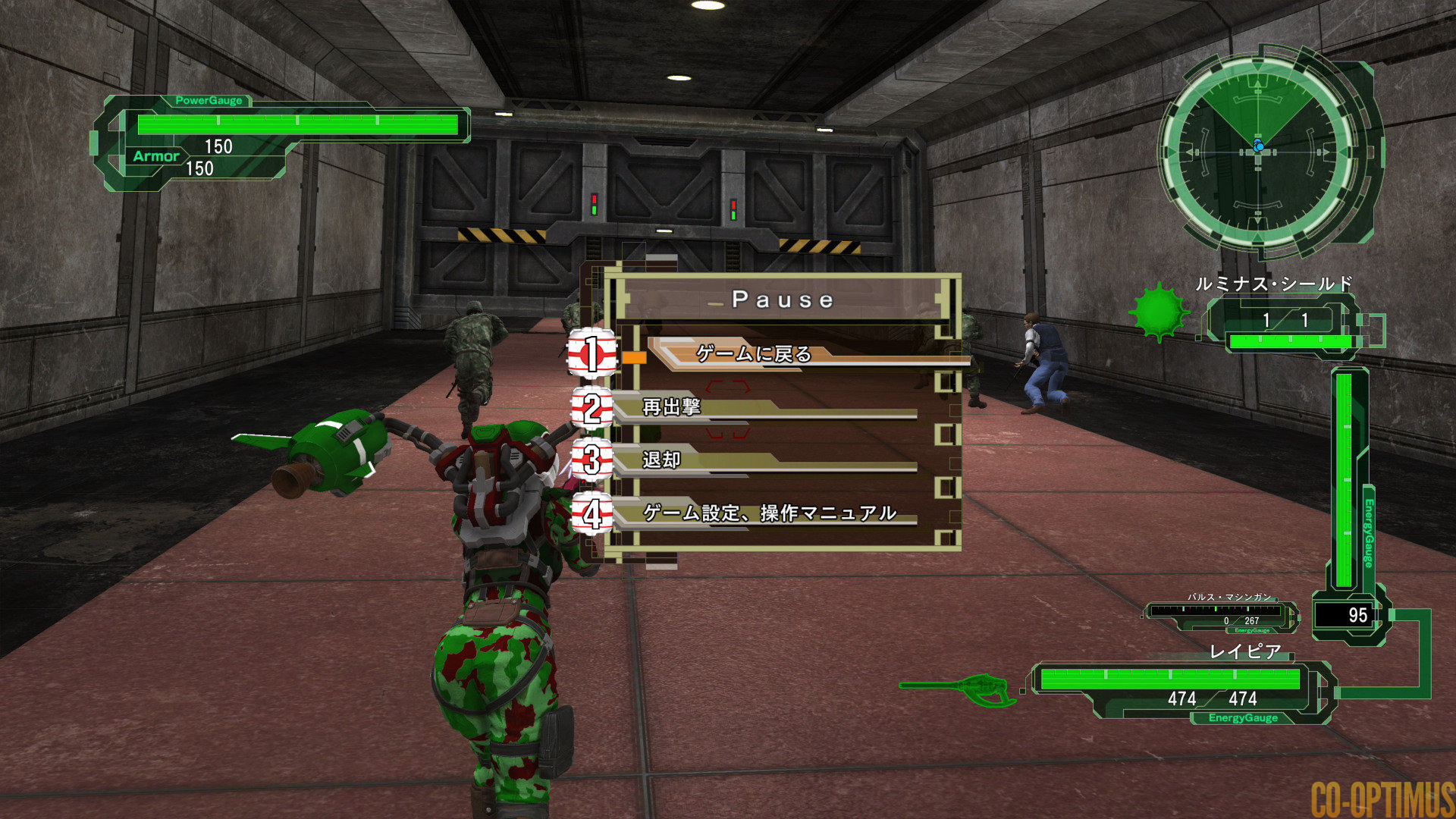Click the numbered badge 2 next to 再出撃
Screen dimensions: 1456x819
click(591, 409)
